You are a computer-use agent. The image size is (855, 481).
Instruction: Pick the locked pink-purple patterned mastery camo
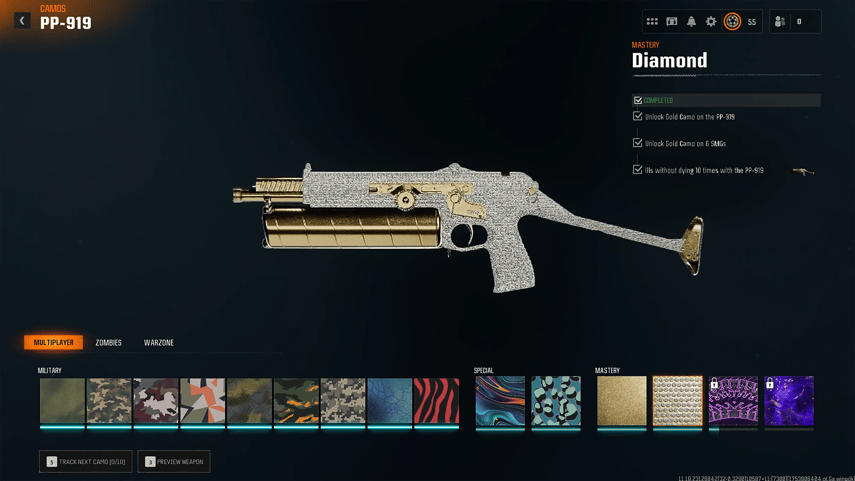(x=733, y=401)
